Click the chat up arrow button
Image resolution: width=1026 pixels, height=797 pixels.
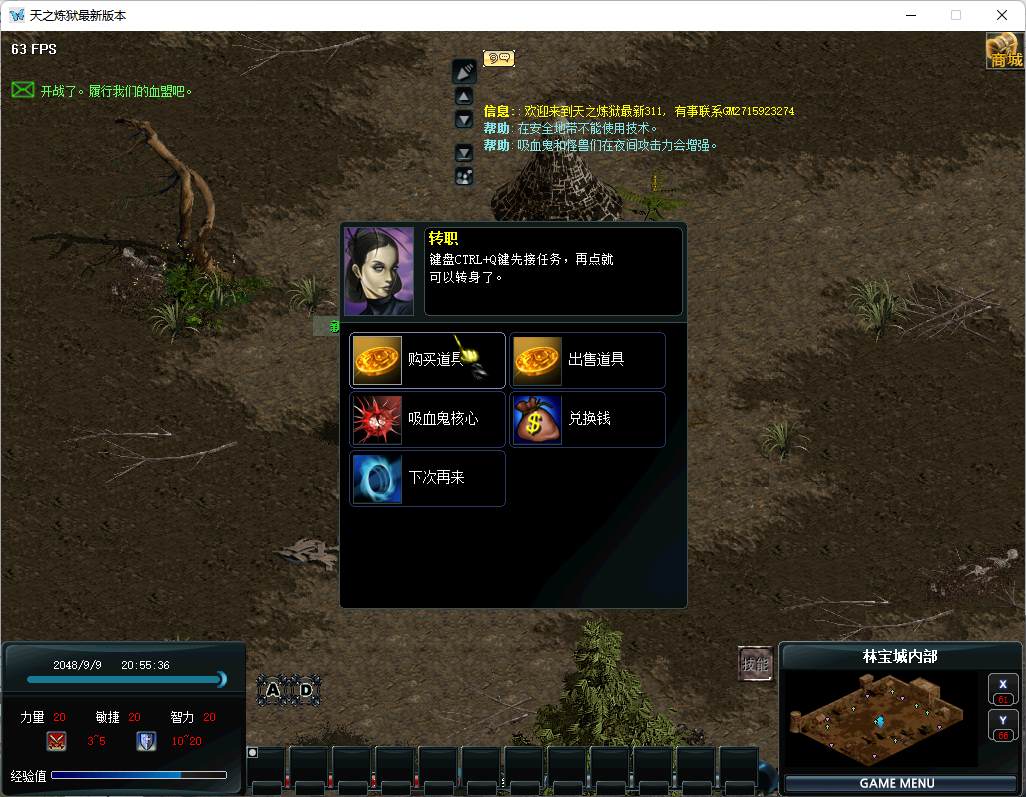[x=464, y=96]
